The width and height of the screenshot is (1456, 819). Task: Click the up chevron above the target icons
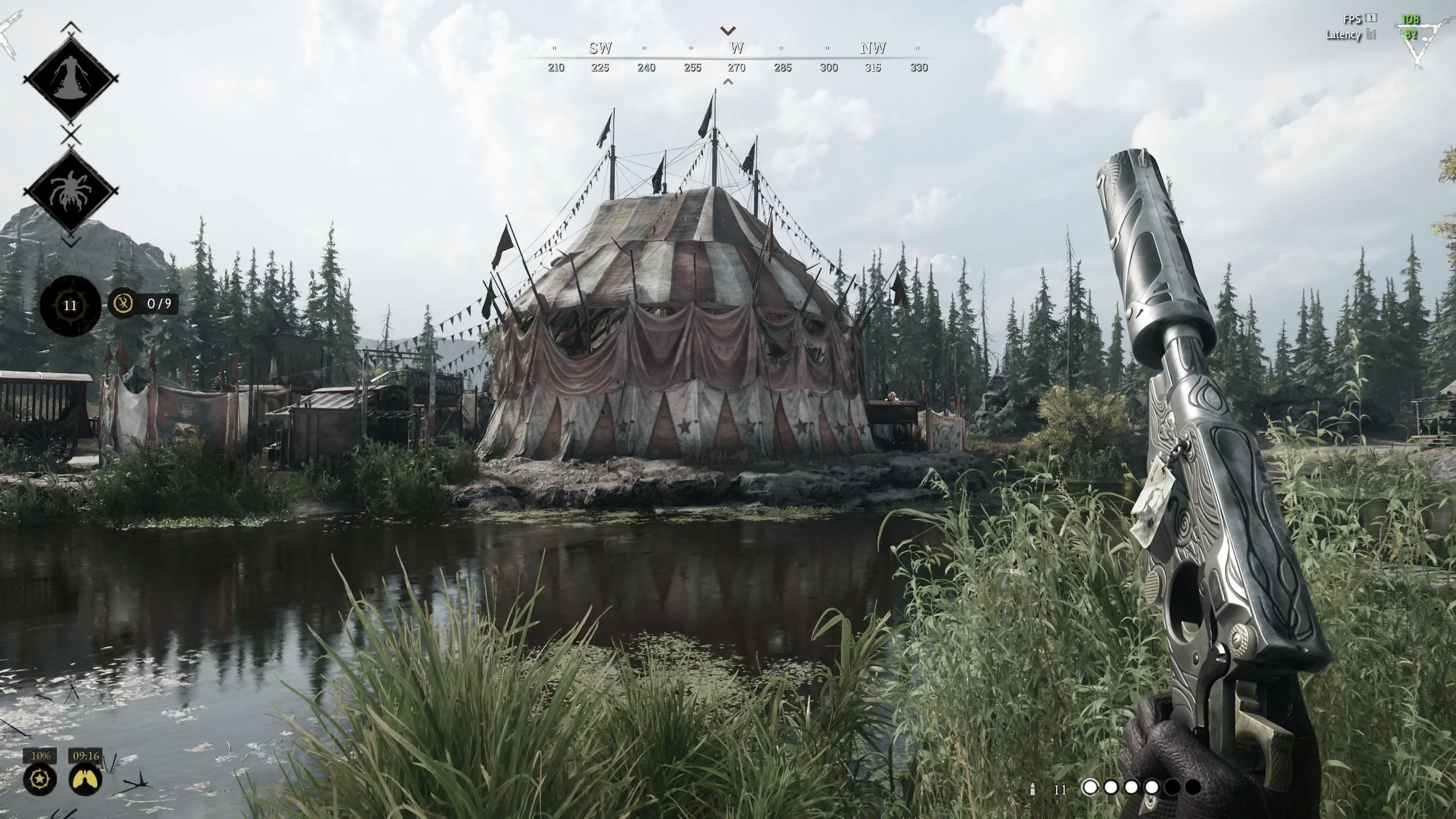(x=71, y=26)
